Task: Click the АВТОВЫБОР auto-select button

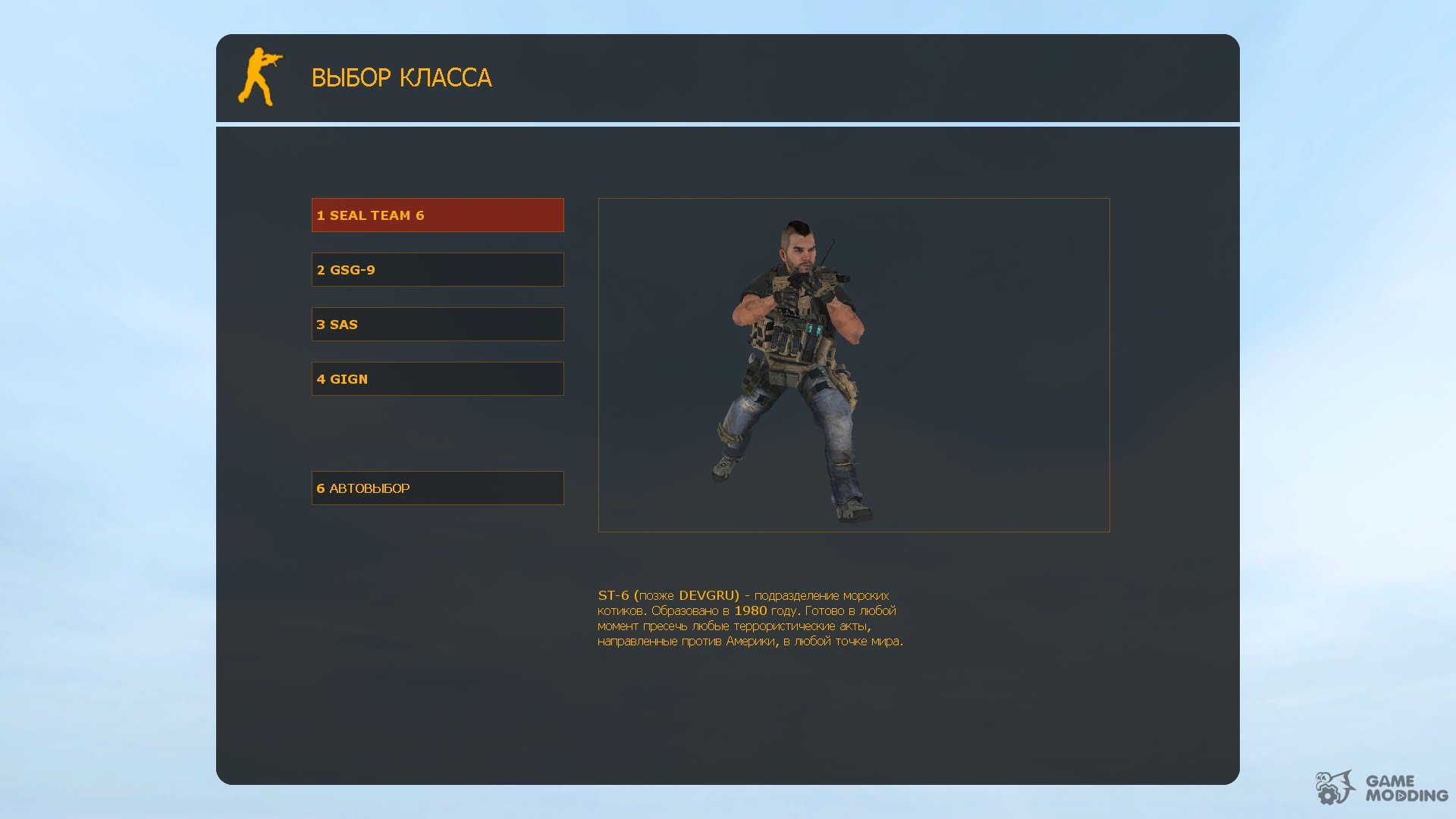Action: click(x=438, y=488)
